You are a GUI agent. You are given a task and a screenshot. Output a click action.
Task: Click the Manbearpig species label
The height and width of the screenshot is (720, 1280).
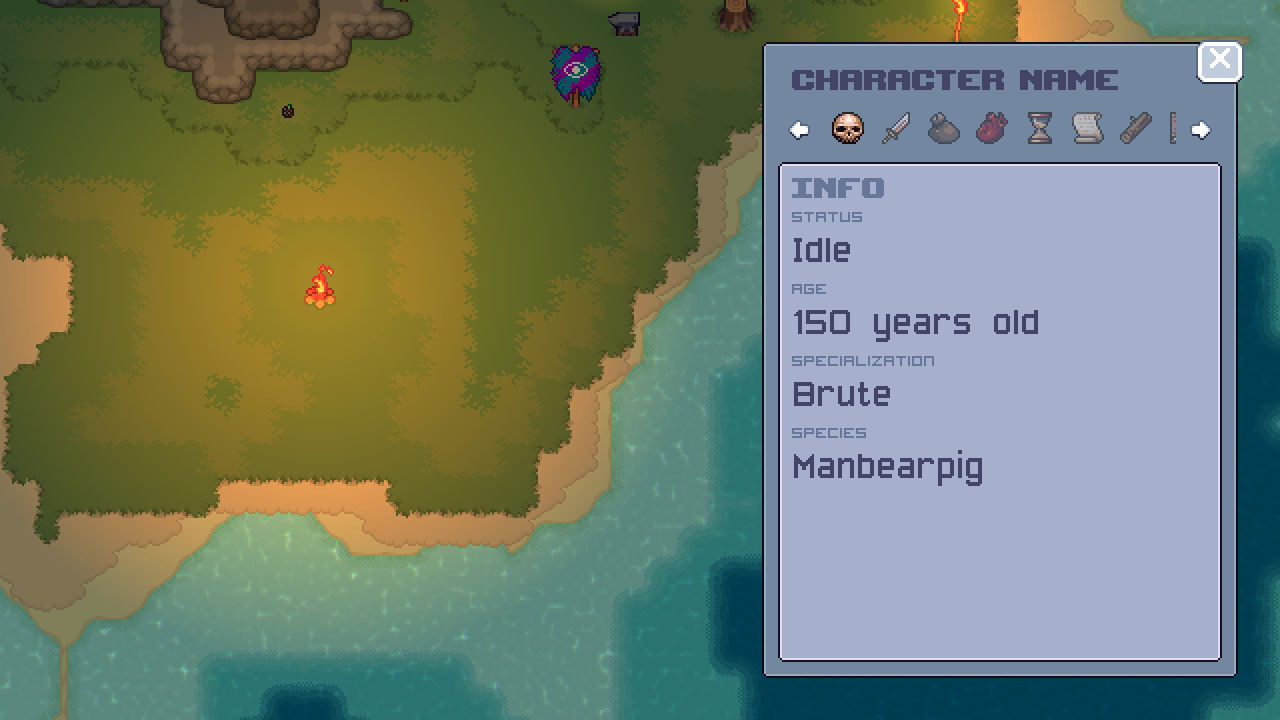click(888, 466)
